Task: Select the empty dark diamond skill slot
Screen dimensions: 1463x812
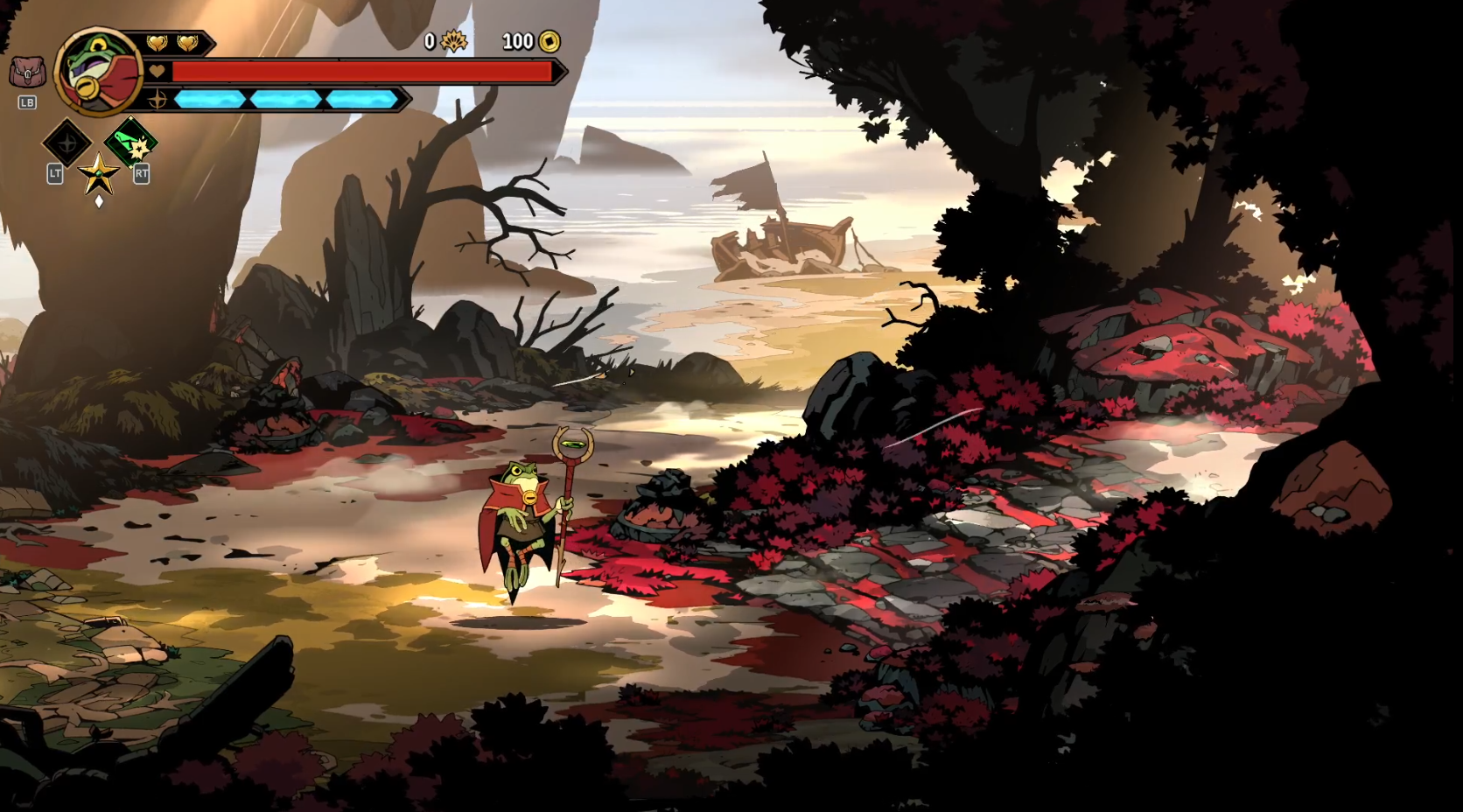Action: [67, 143]
